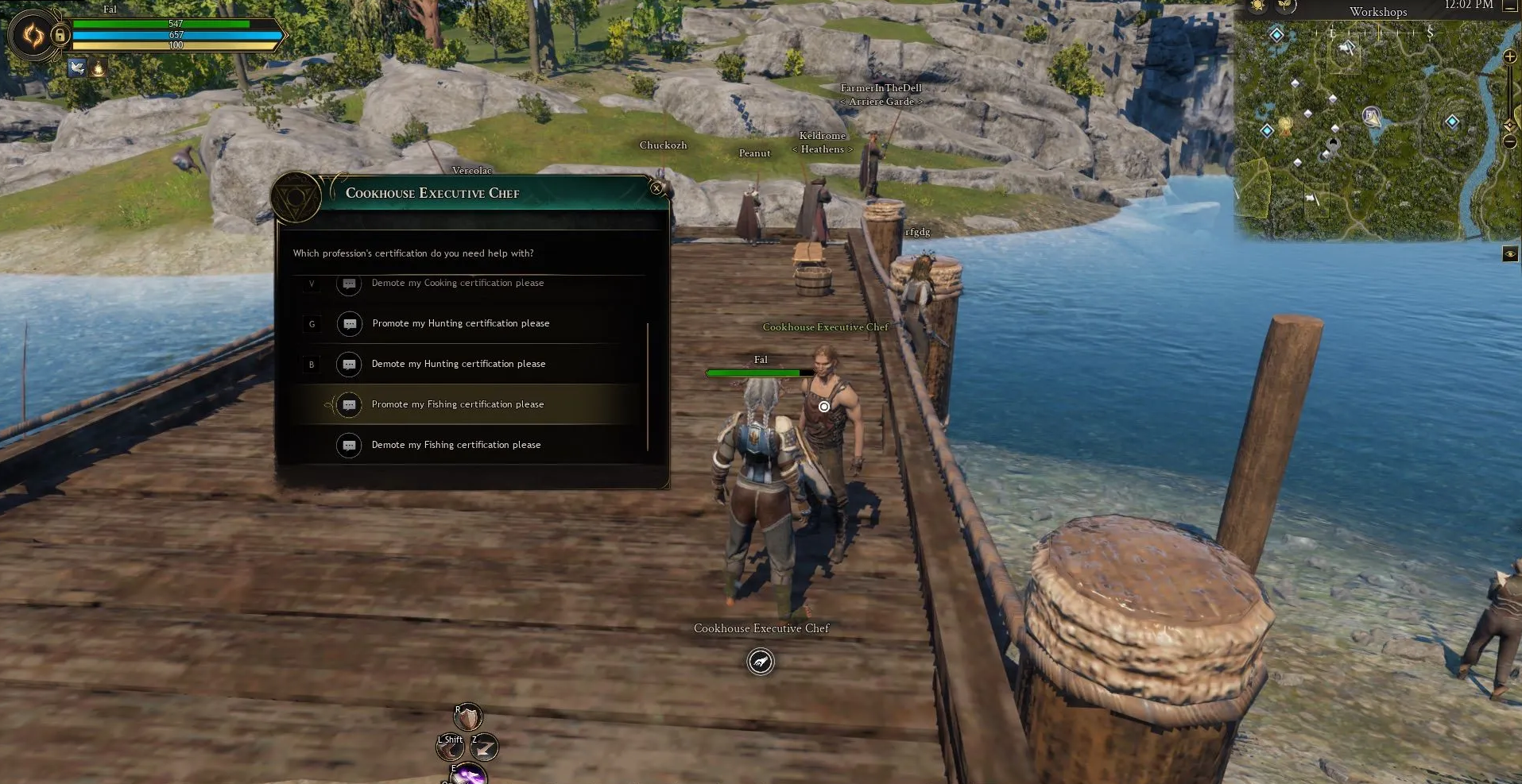Pick "Demote my Cooking certification please"

pyautogui.click(x=458, y=284)
